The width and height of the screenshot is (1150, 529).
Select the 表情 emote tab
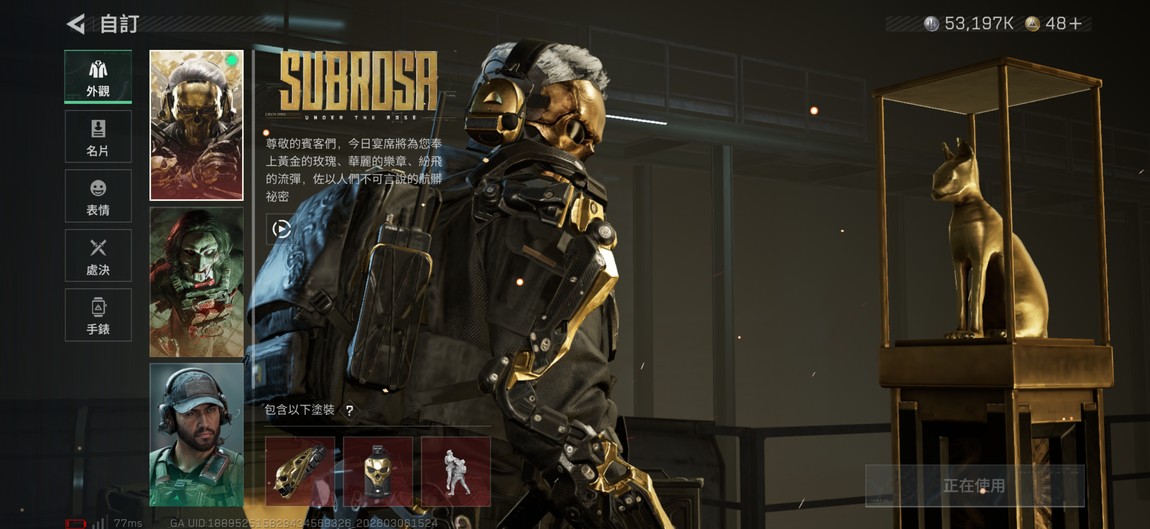(98, 196)
